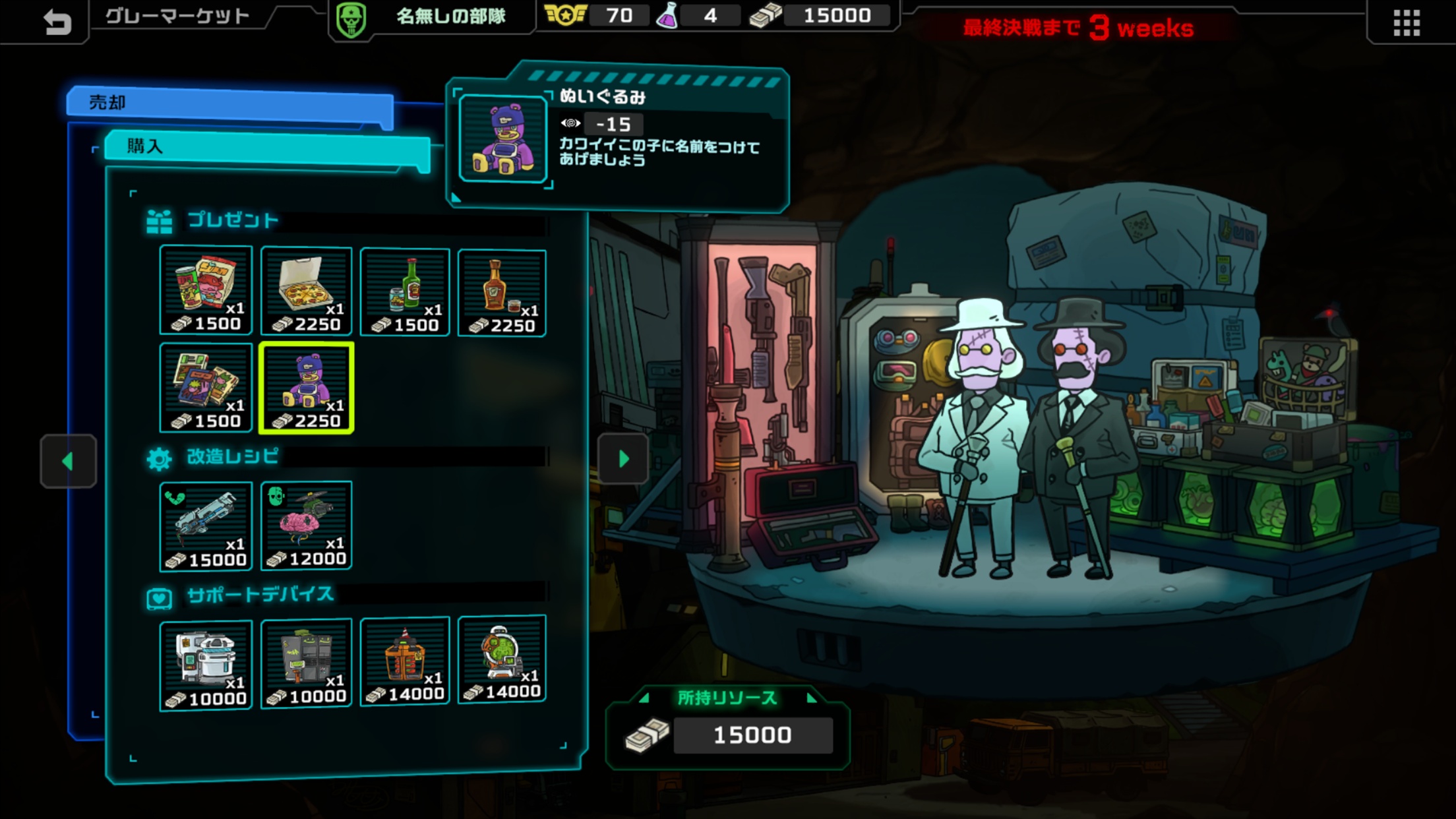The height and width of the screenshot is (819, 1456).
Task: Open the grid menu icon
Action: 1406,23
